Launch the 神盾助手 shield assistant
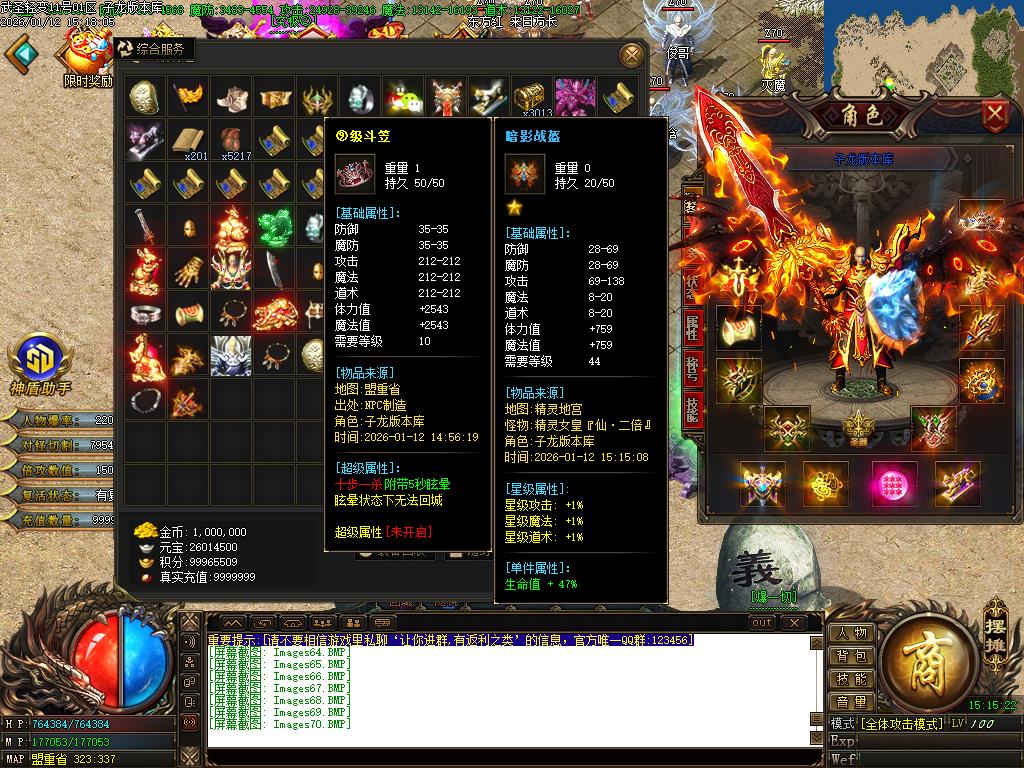 [39, 360]
